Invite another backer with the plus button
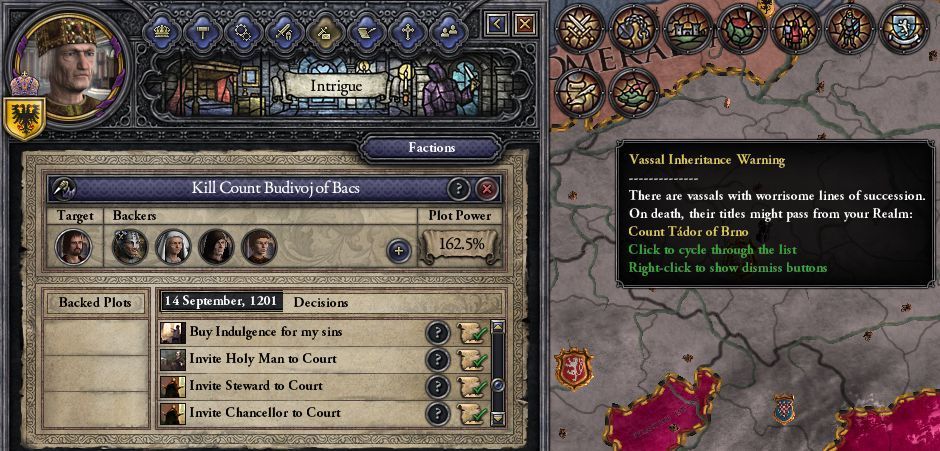Image resolution: width=940 pixels, height=451 pixels. click(x=398, y=250)
